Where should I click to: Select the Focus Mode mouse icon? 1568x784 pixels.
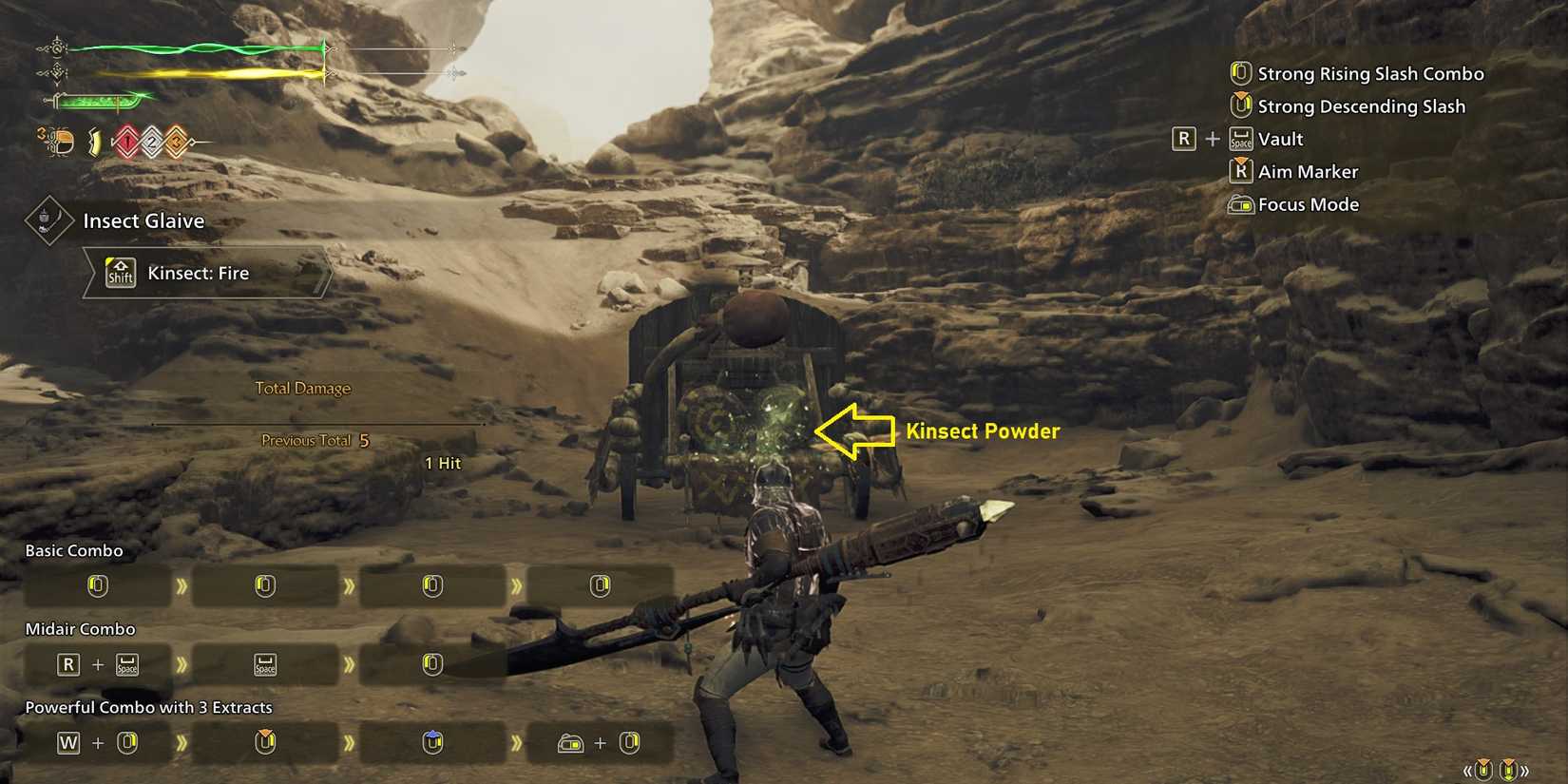(x=1239, y=204)
